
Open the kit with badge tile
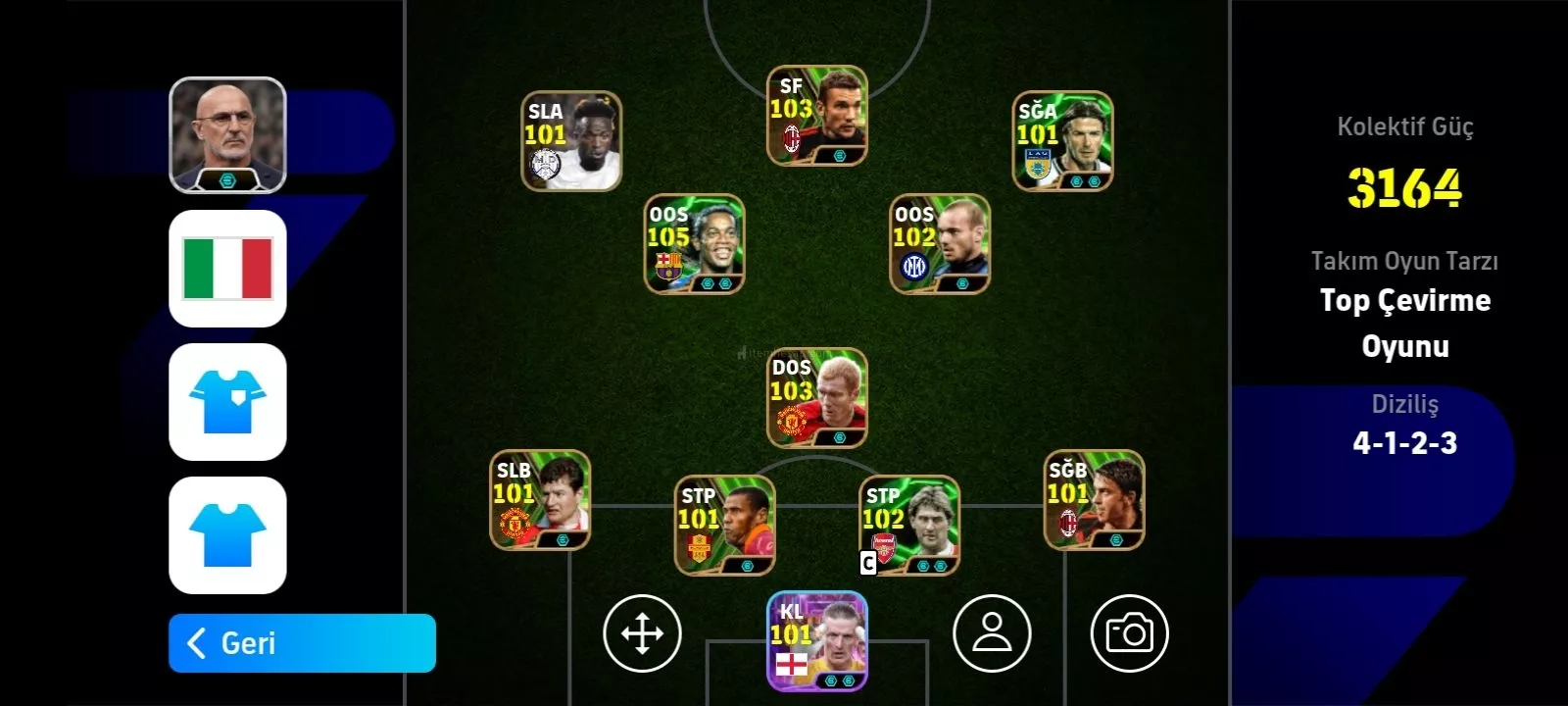pyautogui.click(x=228, y=402)
